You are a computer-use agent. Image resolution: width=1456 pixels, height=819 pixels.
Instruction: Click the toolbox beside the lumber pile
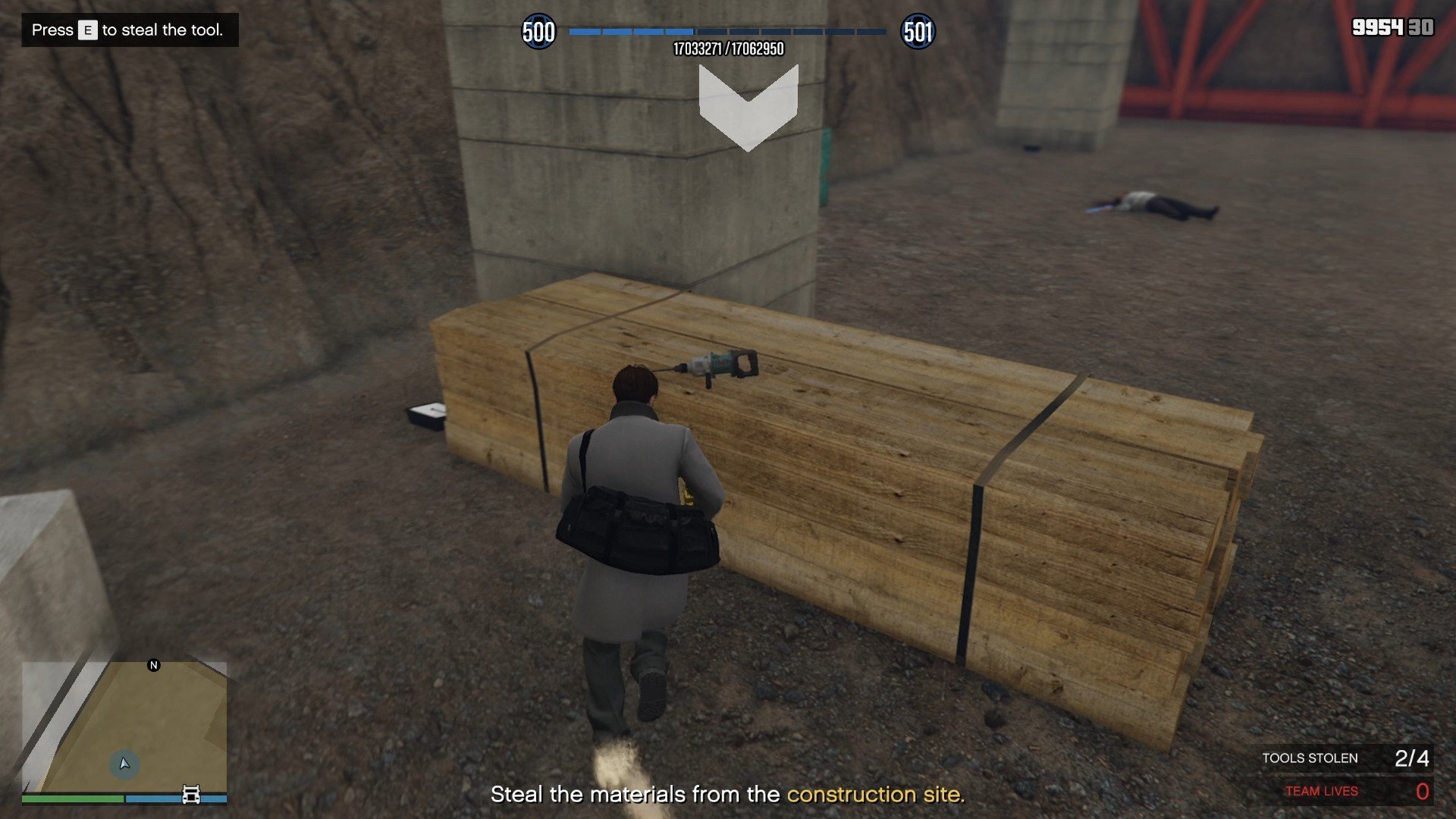427,416
